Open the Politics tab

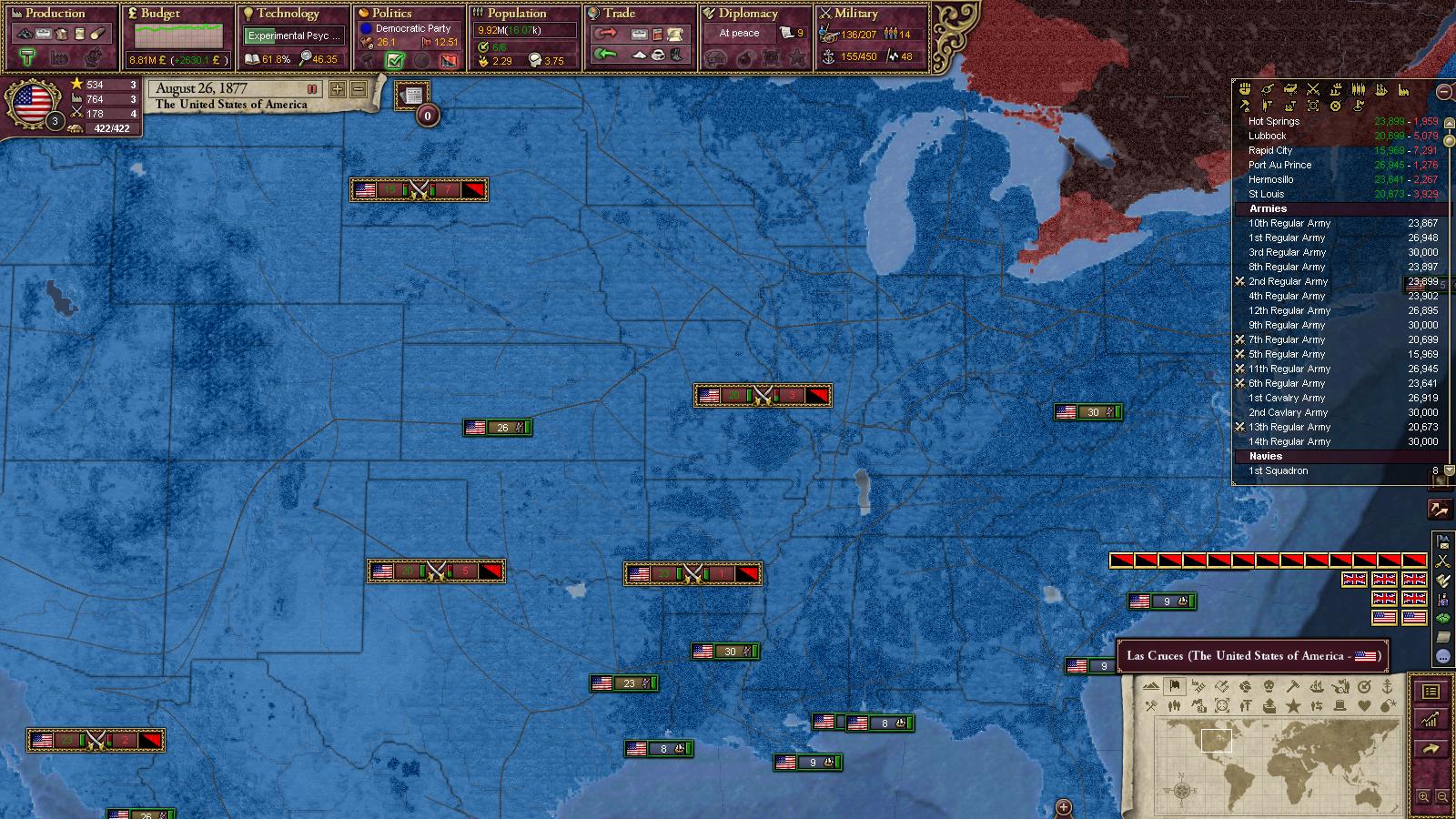(391, 14)
